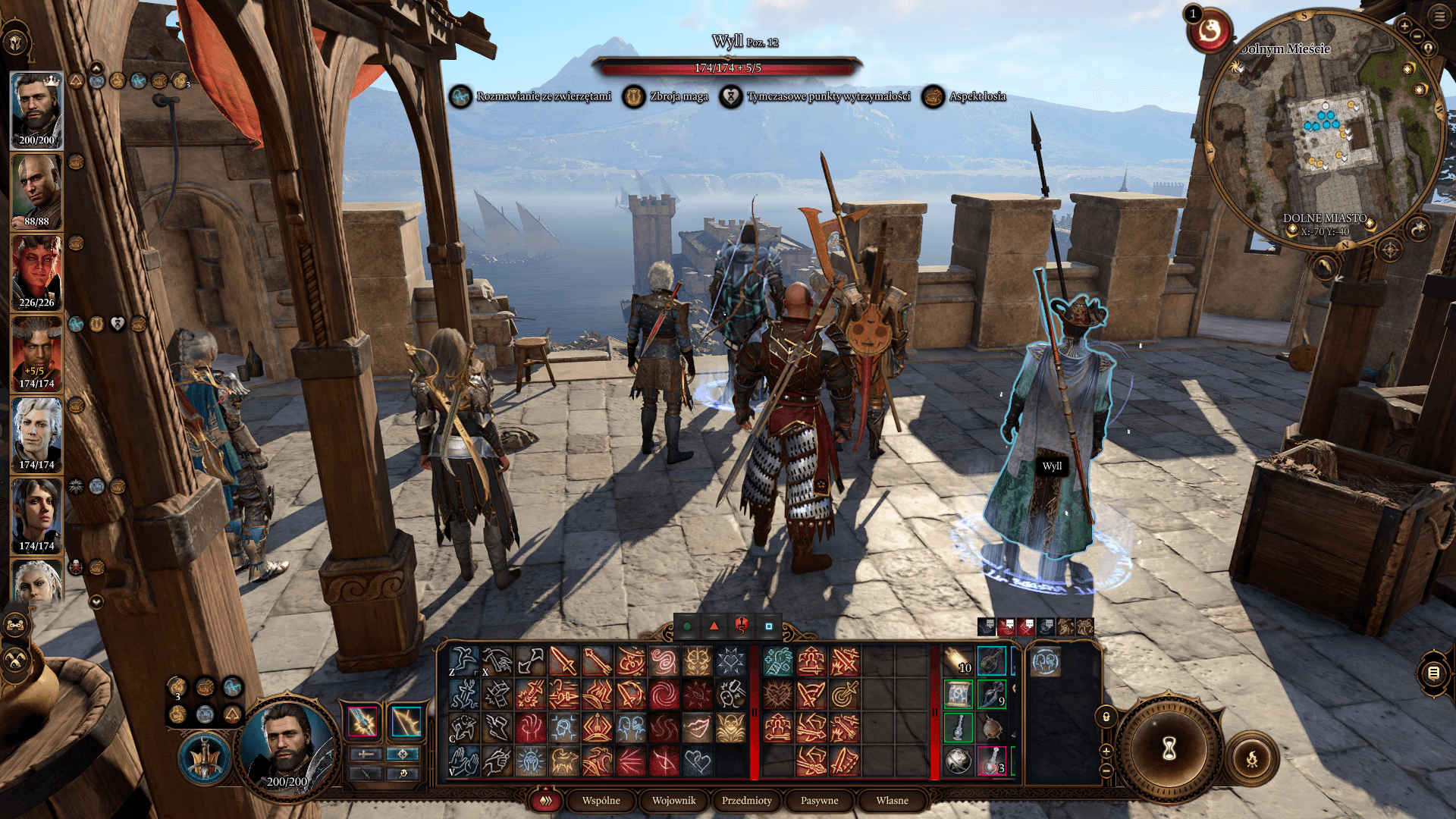Screen dimensions: 1456x819
Task: Click the Zbroja maga status icon
Action: tap(633, 96)
